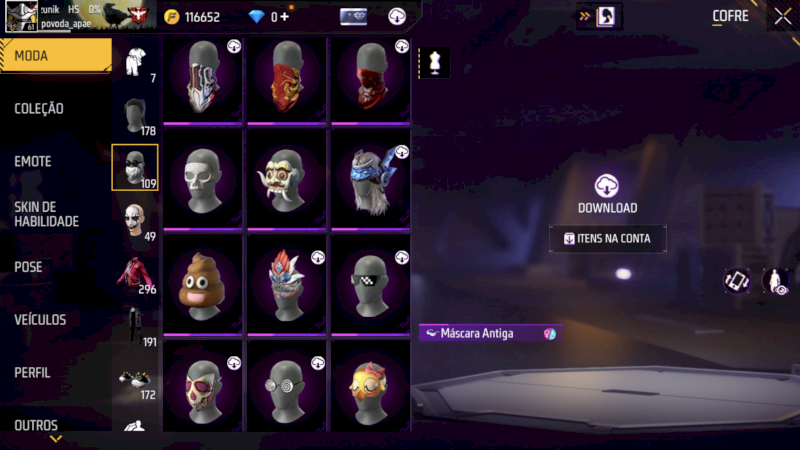
Task: Choose the spiral glasses mask
Action: point(287,386)
